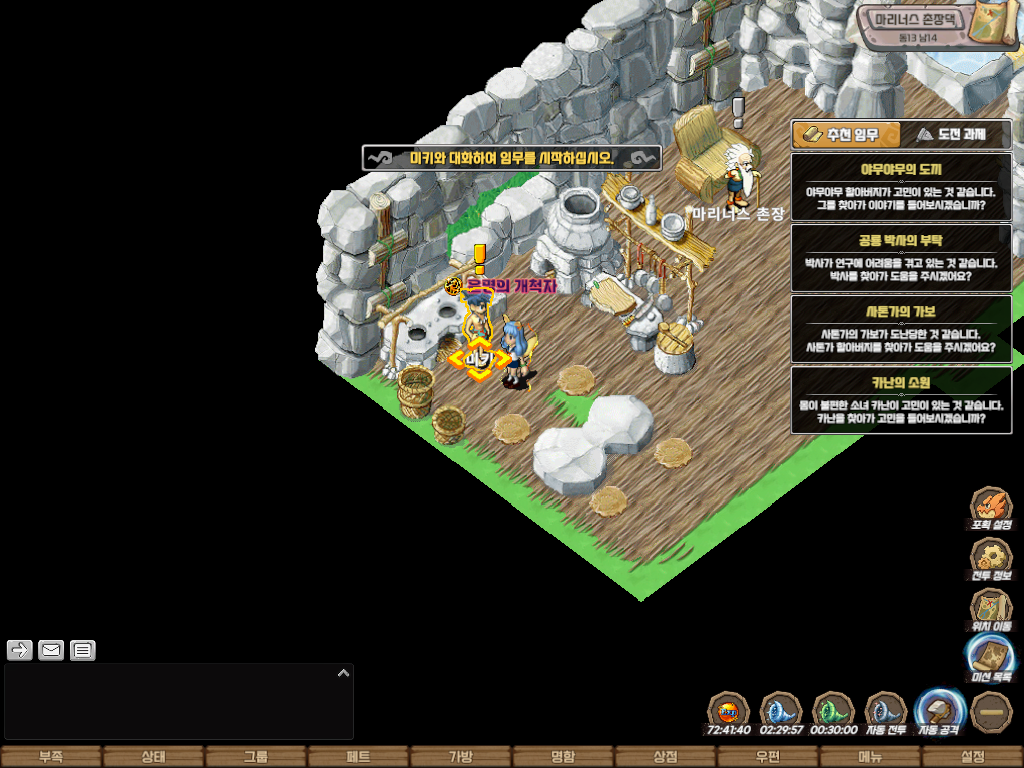Screen dimensions: 1024x768
Task: Open the 부족 (tribe) menu
Action: 51,757
